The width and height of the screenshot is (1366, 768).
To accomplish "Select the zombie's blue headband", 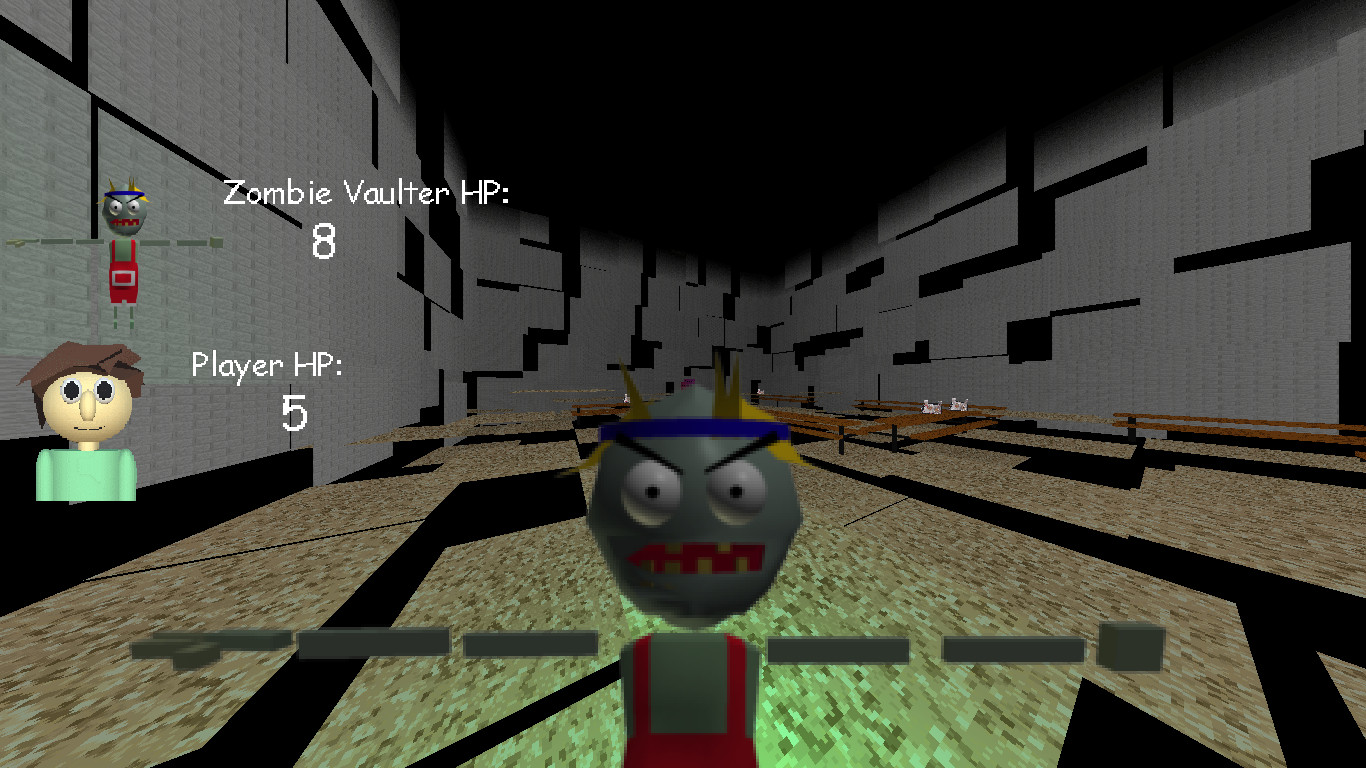I will 695,432.
